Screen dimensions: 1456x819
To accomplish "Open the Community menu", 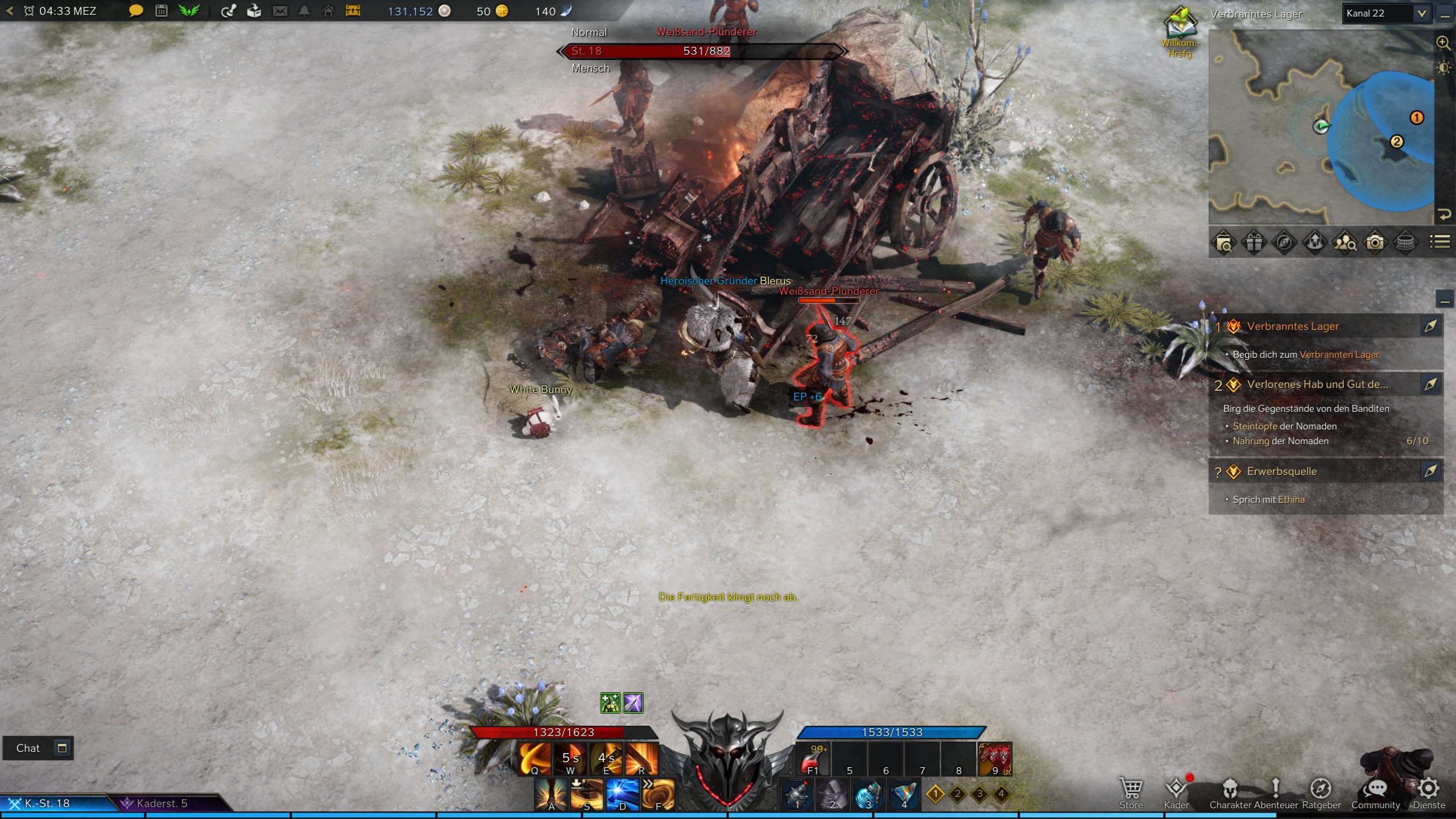I will click(x=1375, y=792).
